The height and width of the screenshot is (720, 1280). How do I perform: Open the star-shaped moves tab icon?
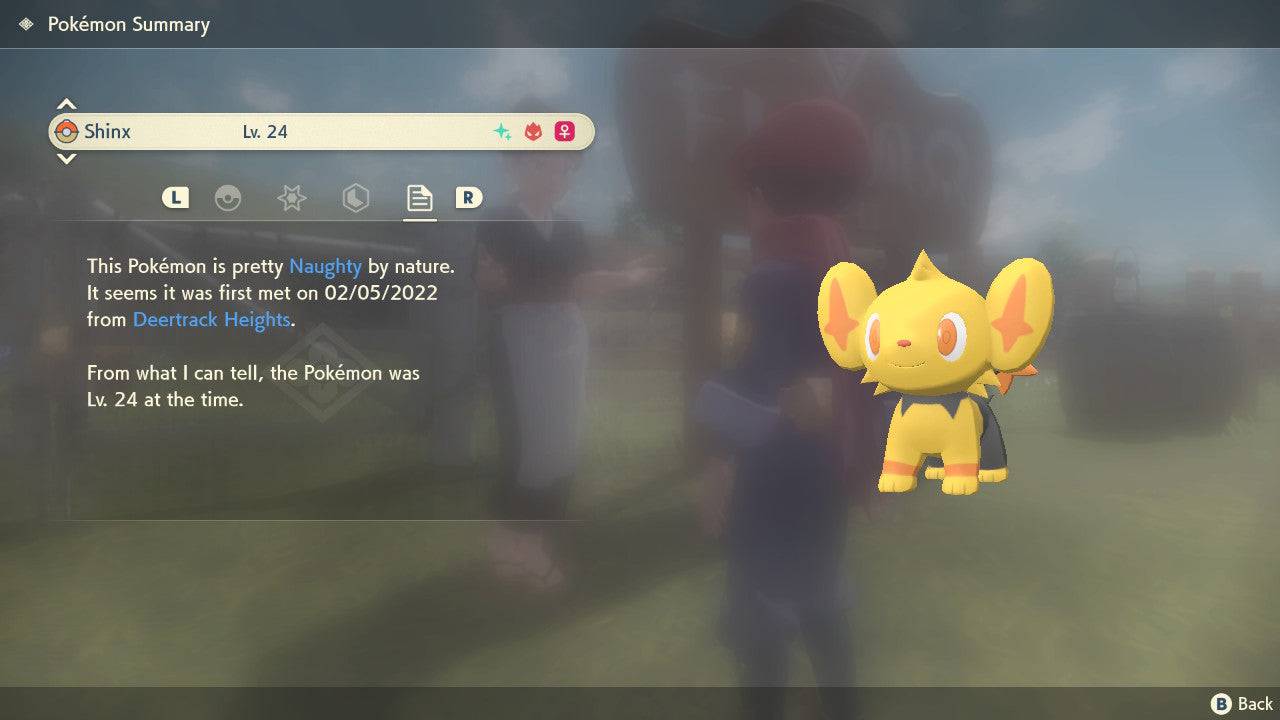tap(291, 197)
